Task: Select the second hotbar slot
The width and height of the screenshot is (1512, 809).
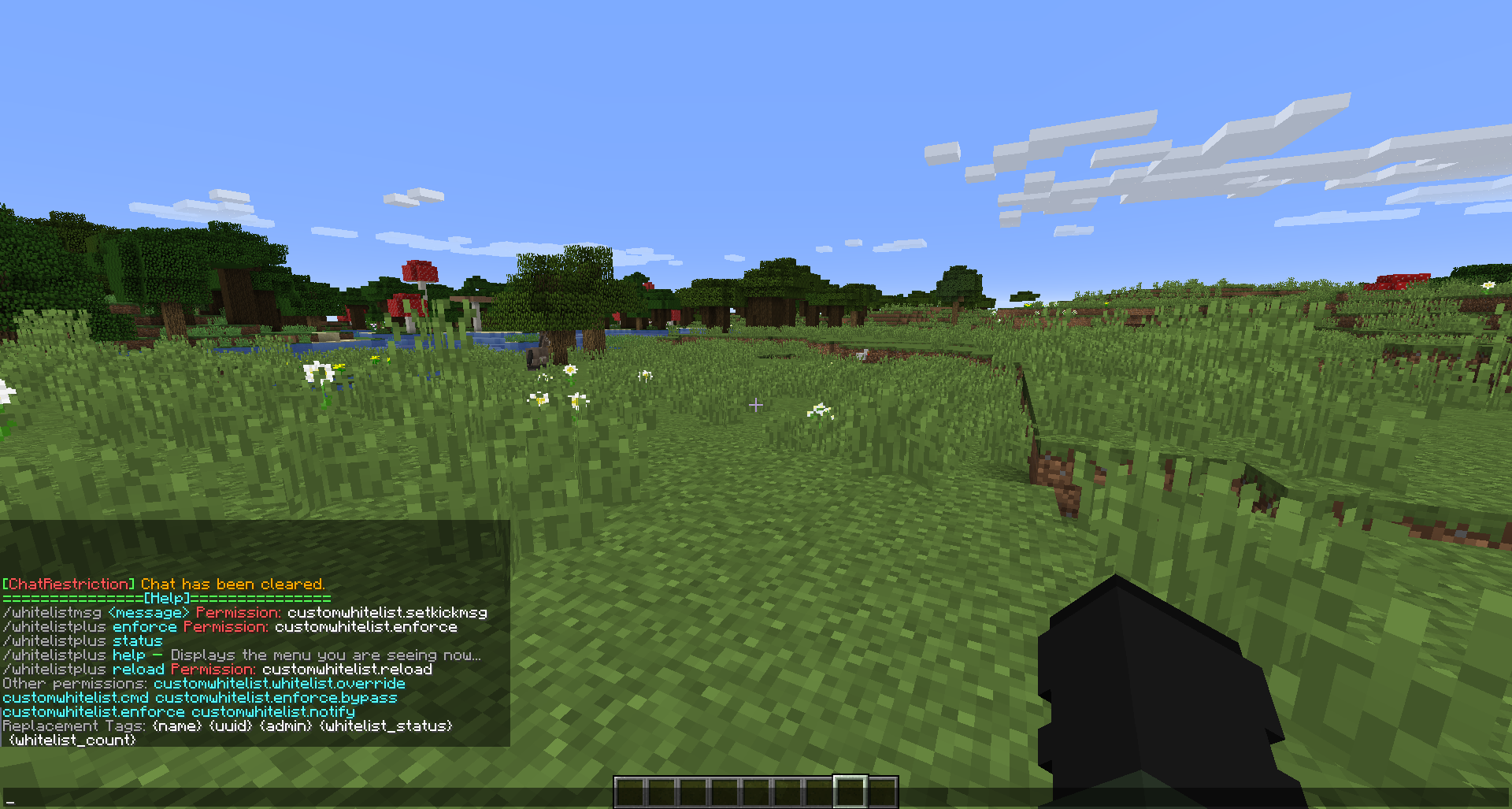Action: (x=661, y=792)
